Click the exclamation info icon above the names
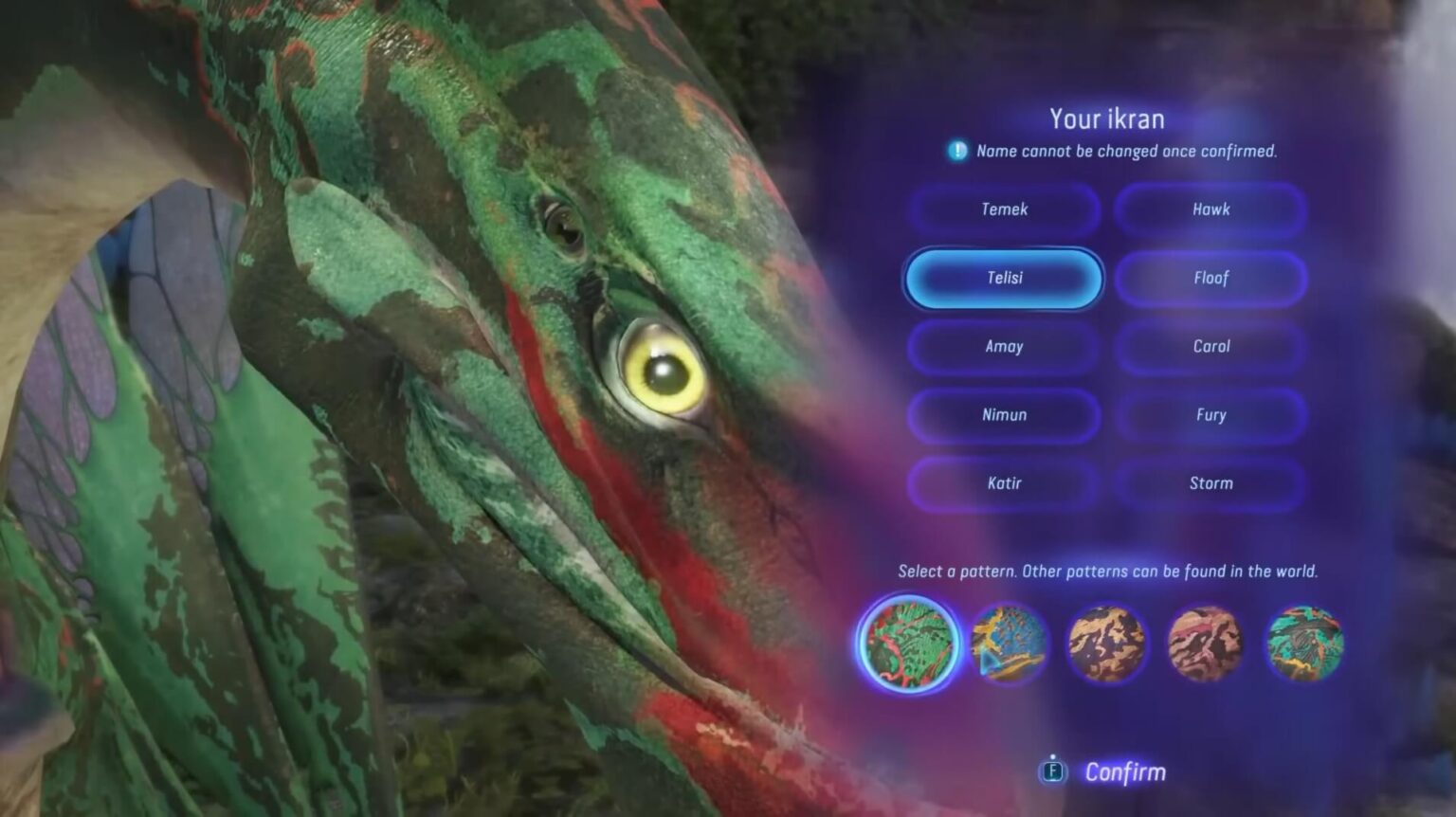Image resolution: width=1456 pixels, height=817 pixels. (956, 150)
